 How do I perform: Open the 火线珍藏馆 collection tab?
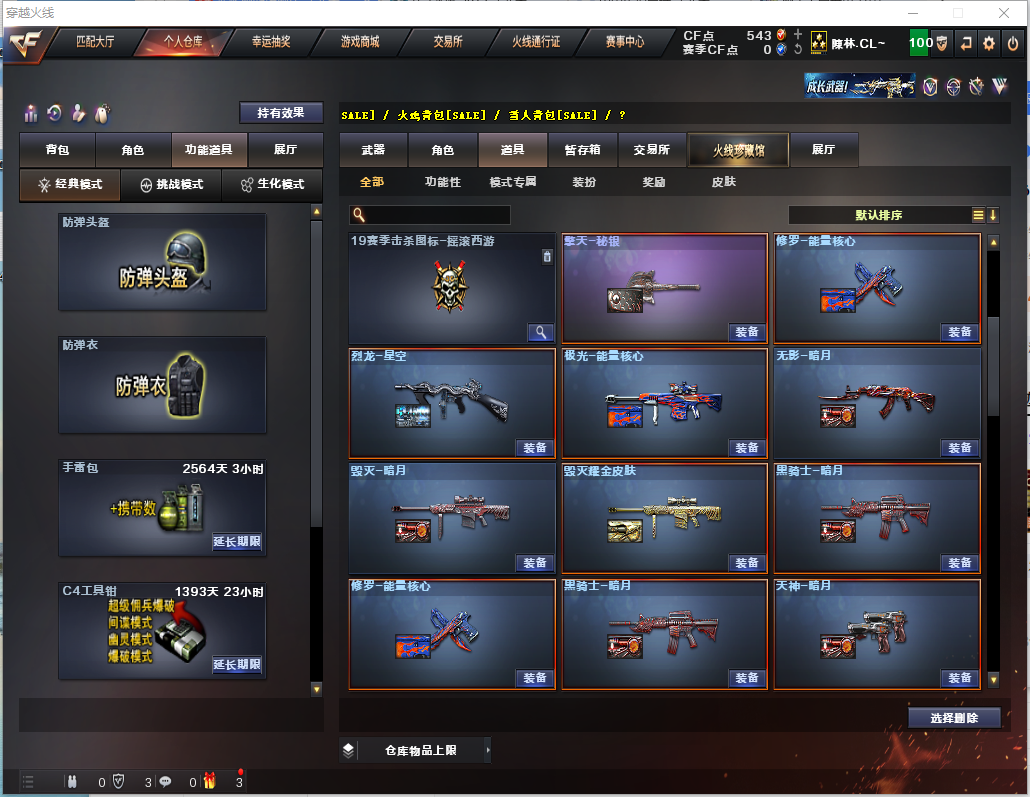[x=738, y=150]
